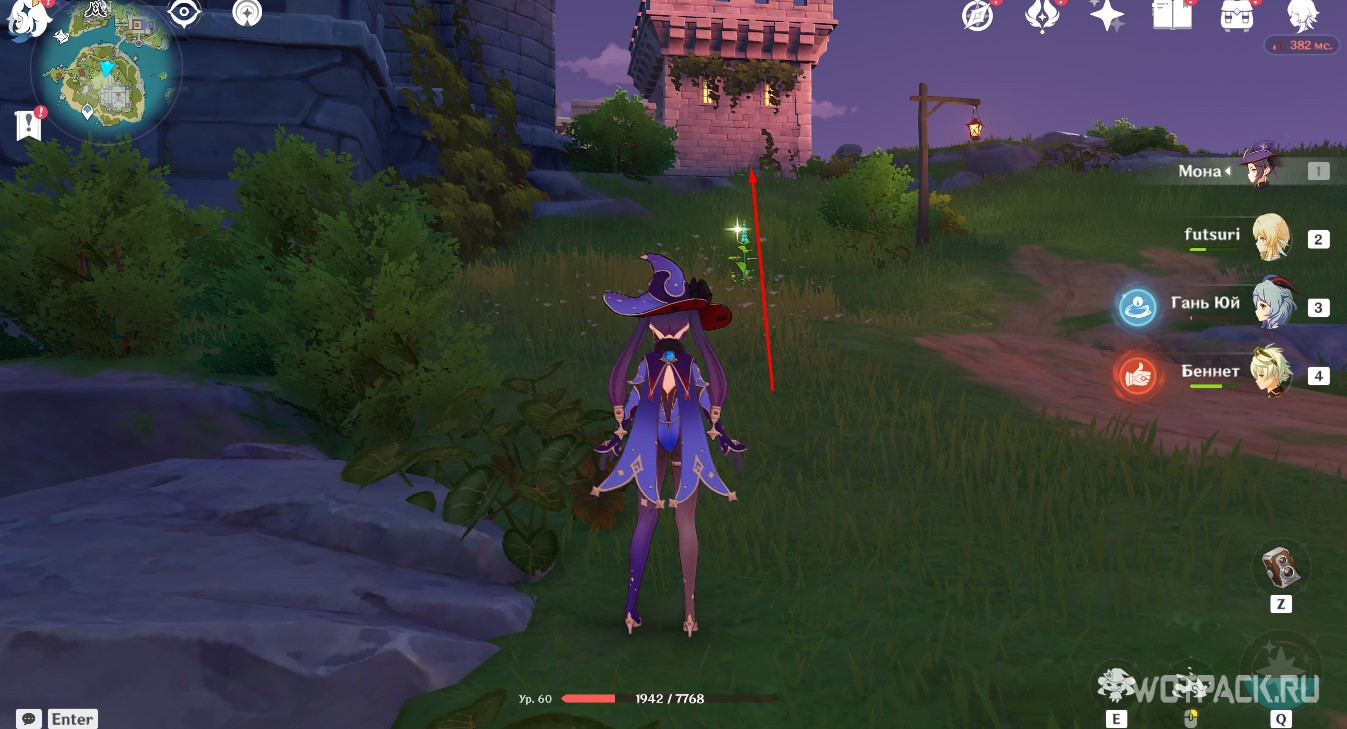Activate Mona's elemental skill icon
The width and height of the screenshot is (1347, 729).
[1116, 686]
